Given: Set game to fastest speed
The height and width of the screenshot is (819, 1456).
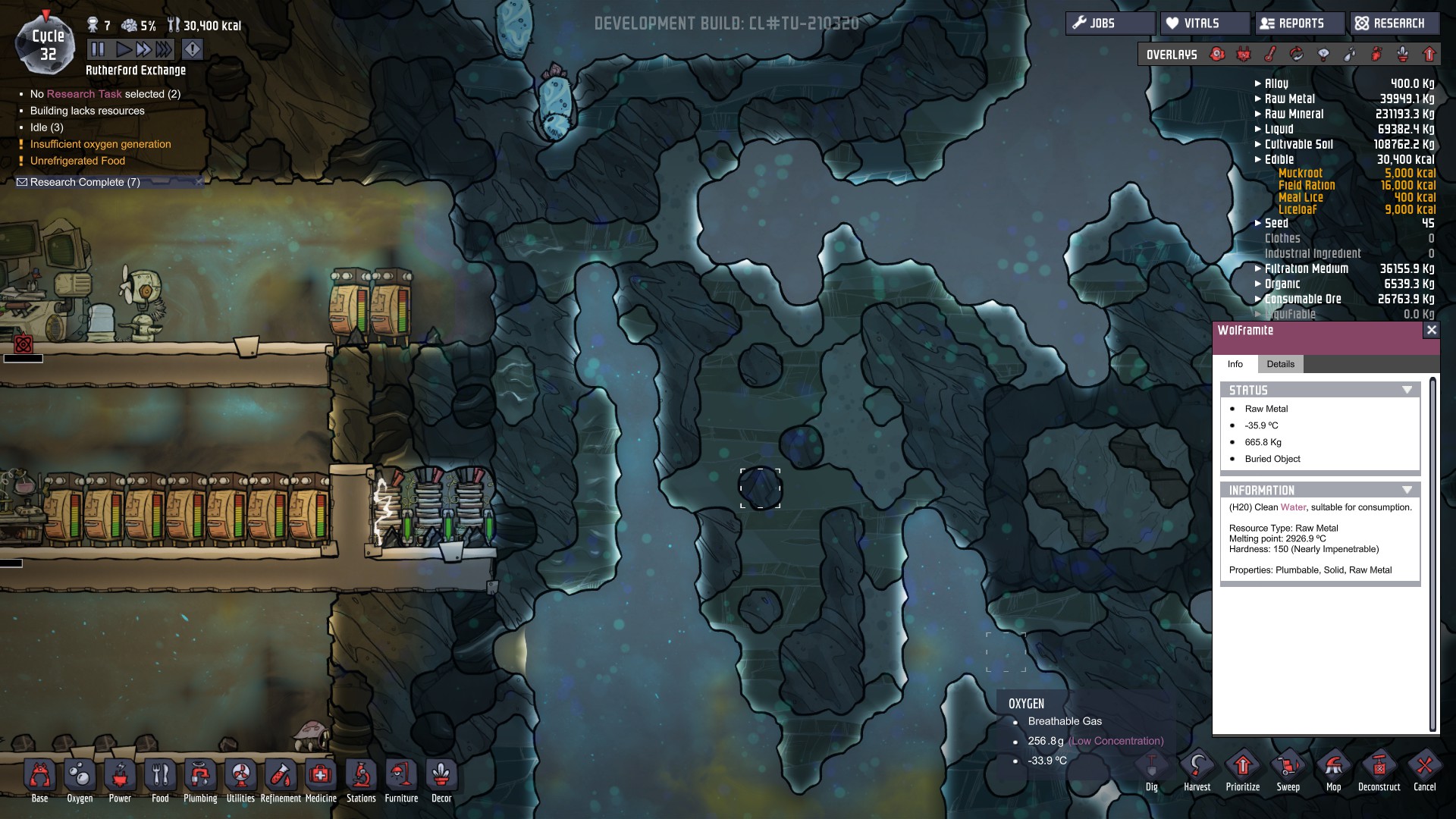Looking at the screenshot, I should coord(164,50).
